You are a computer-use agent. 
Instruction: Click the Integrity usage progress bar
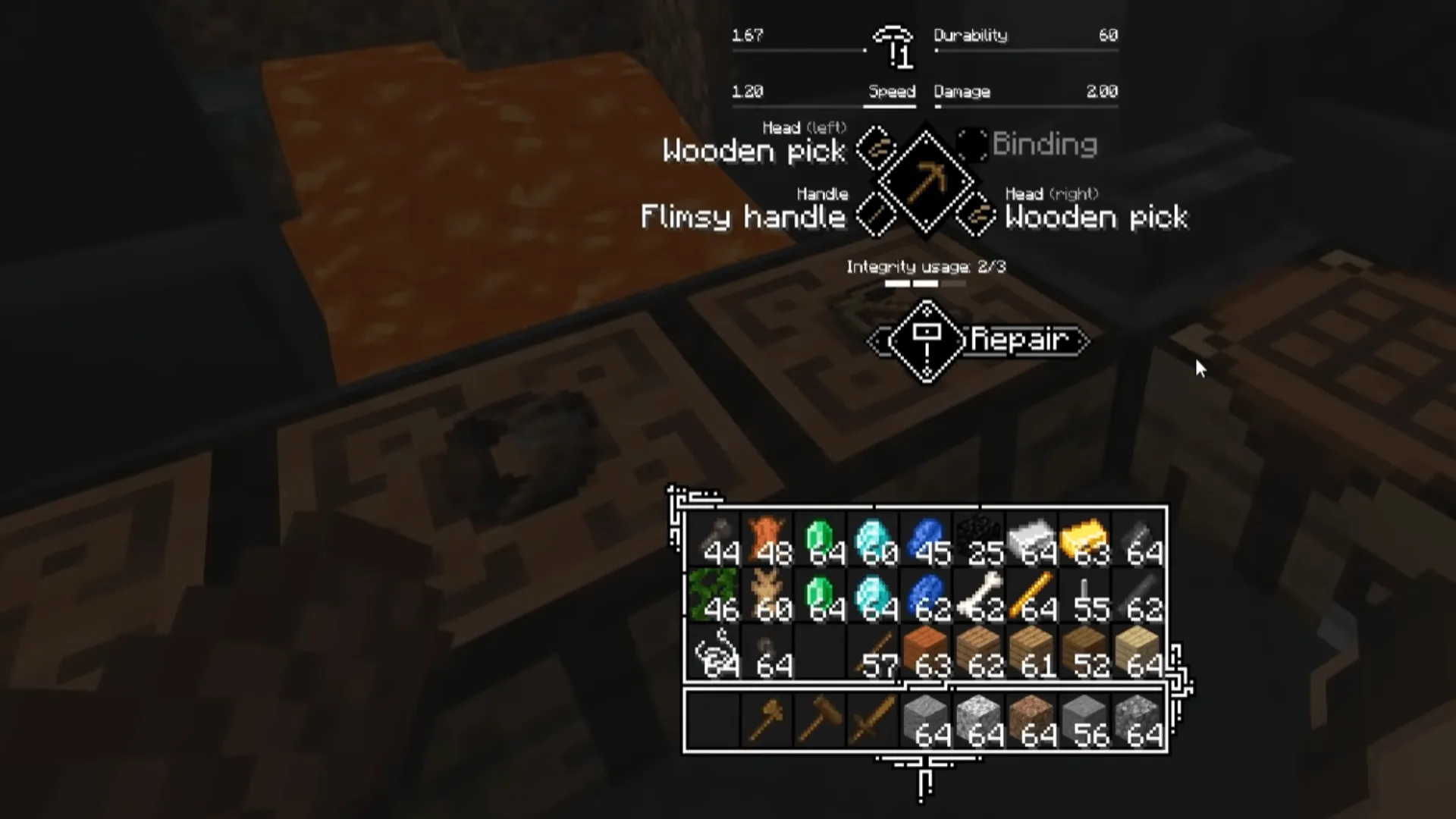pyautogui.click(x=925, y=283)
